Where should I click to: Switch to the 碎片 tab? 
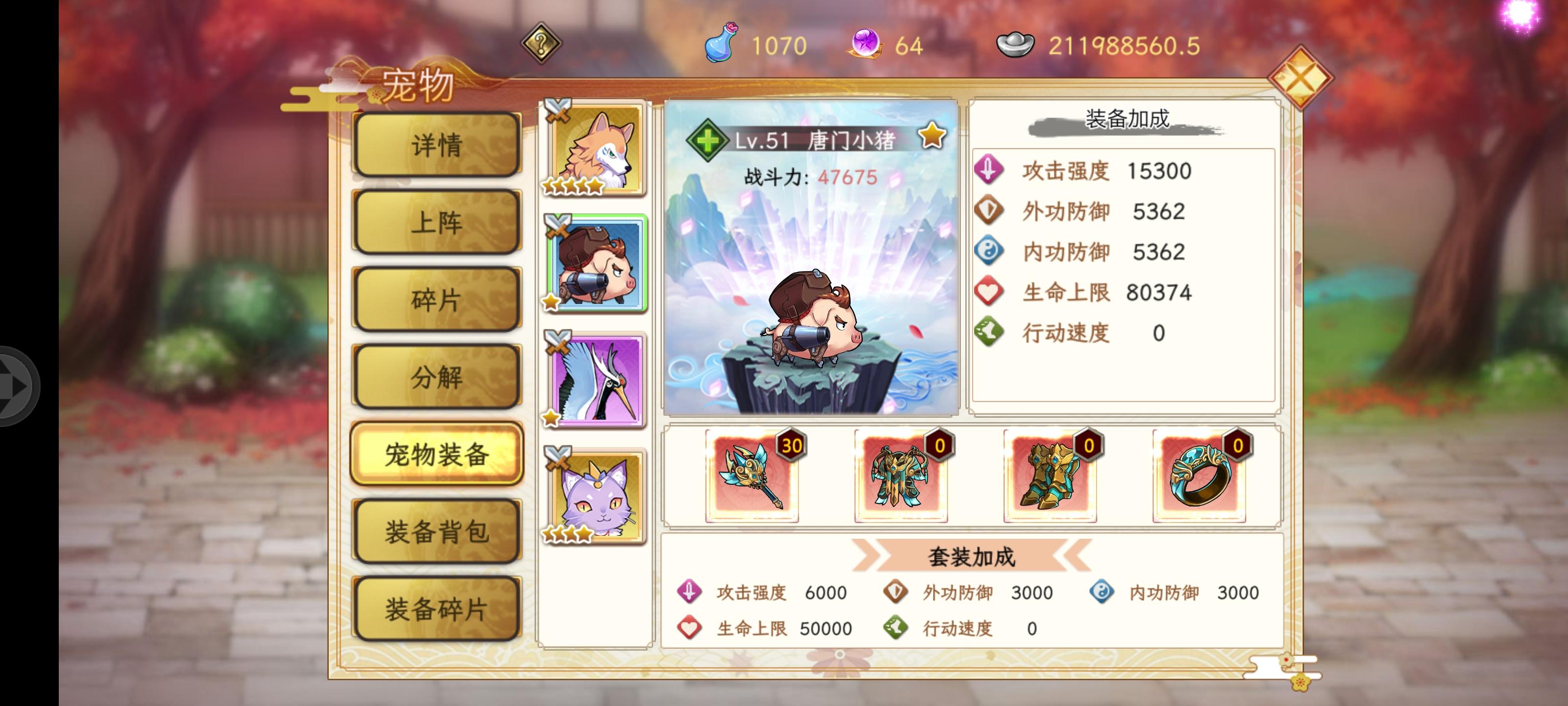pyautogui.click(x=437, y=300)
